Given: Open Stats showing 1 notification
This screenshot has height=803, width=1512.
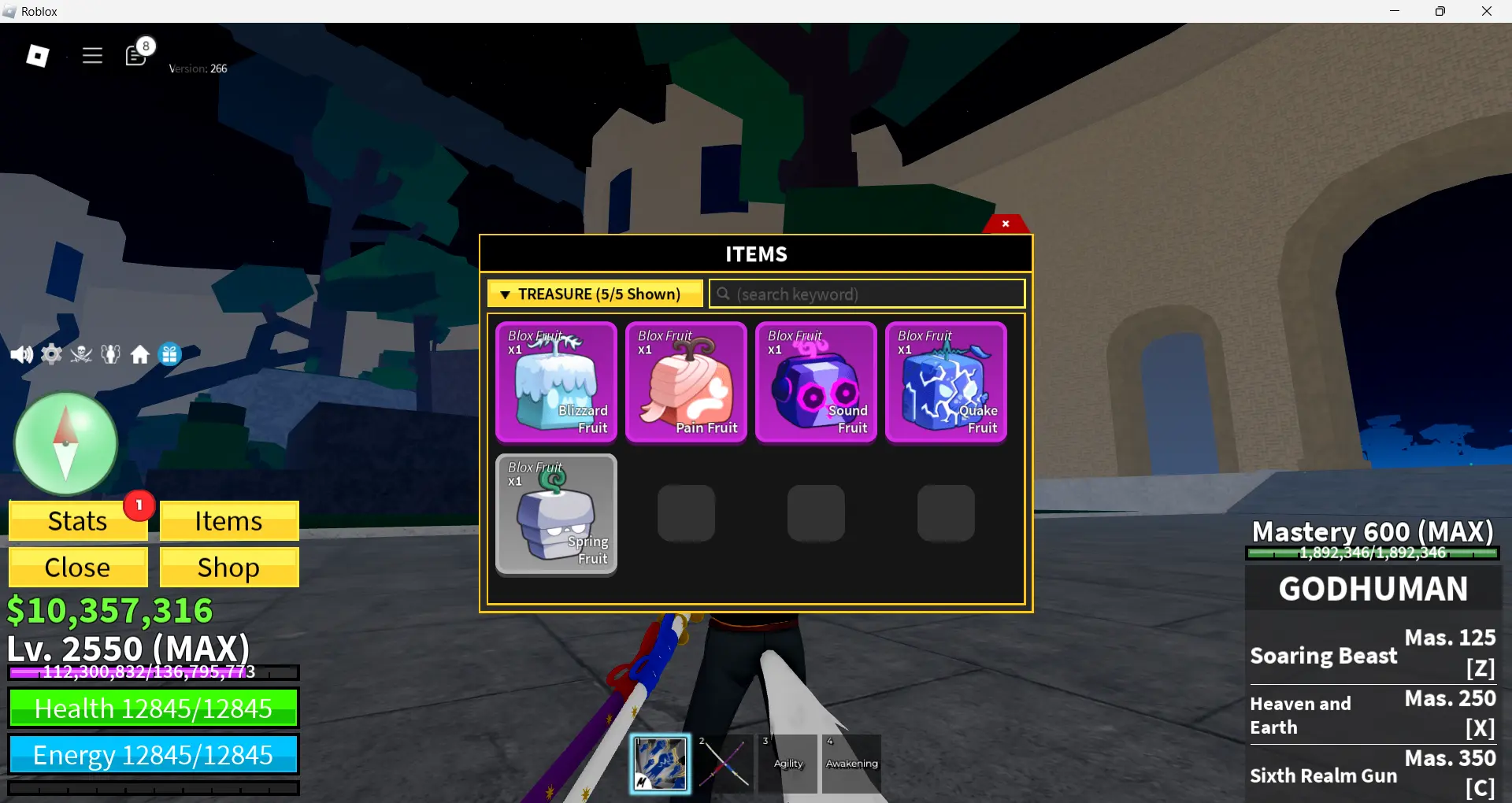Looking at the screenshot, I should click(77, 520).
